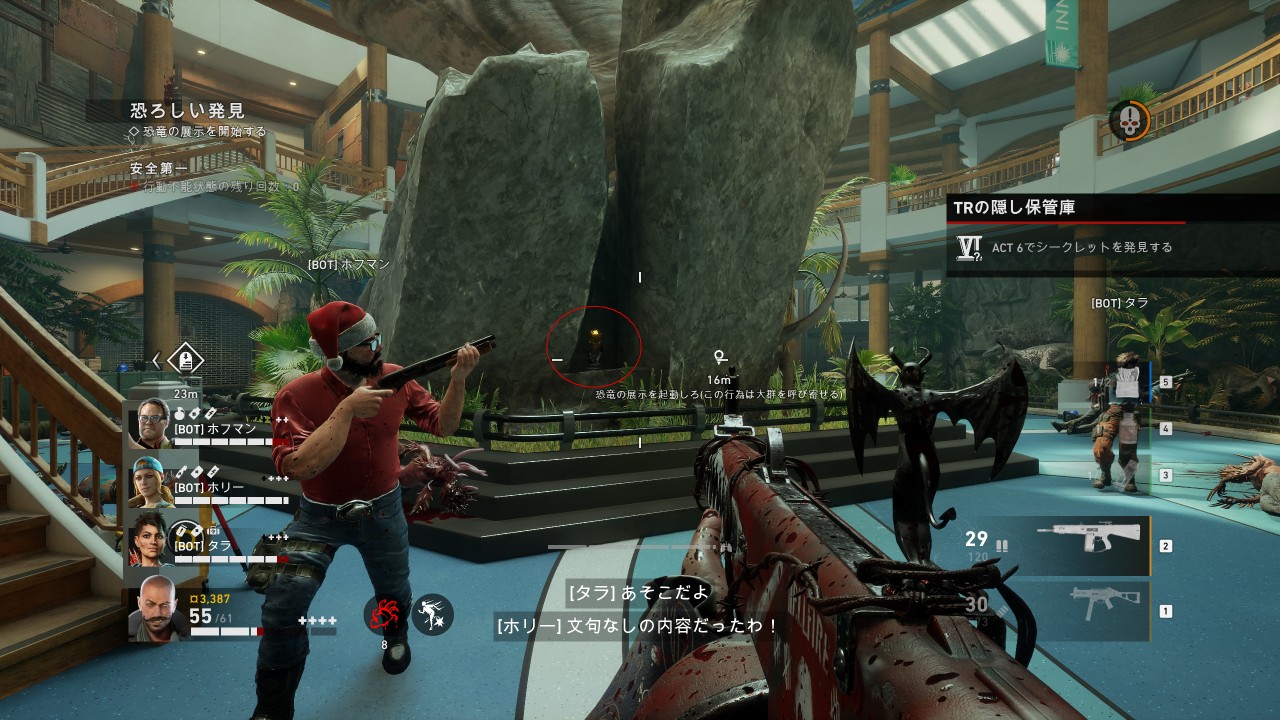Activate the red heart ability icon
This screenshot has height=720, width=1280.
[384, 616]
